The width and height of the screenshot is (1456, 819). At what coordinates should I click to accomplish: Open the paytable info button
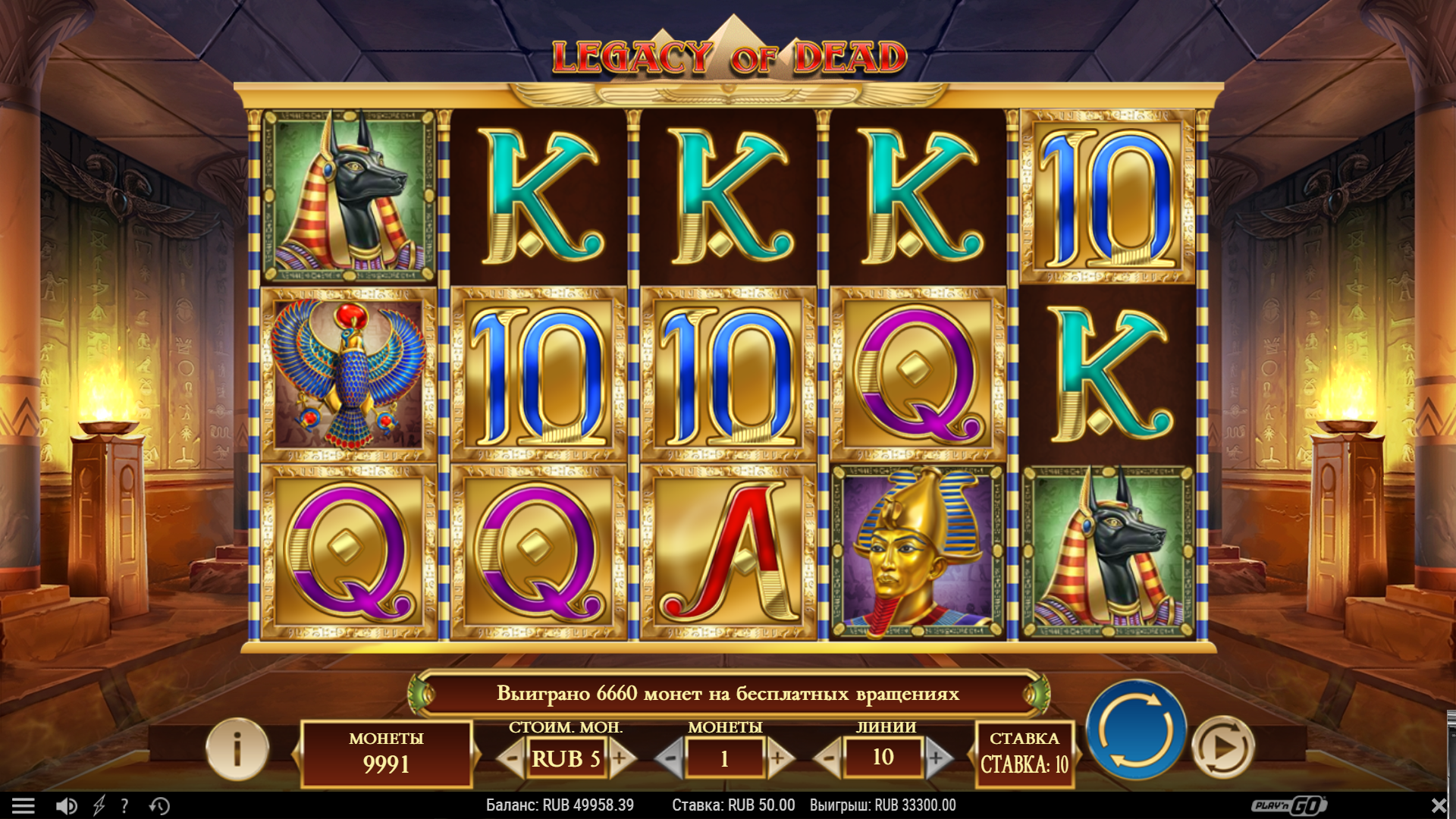pyautogui.click(x=237, y=749)
